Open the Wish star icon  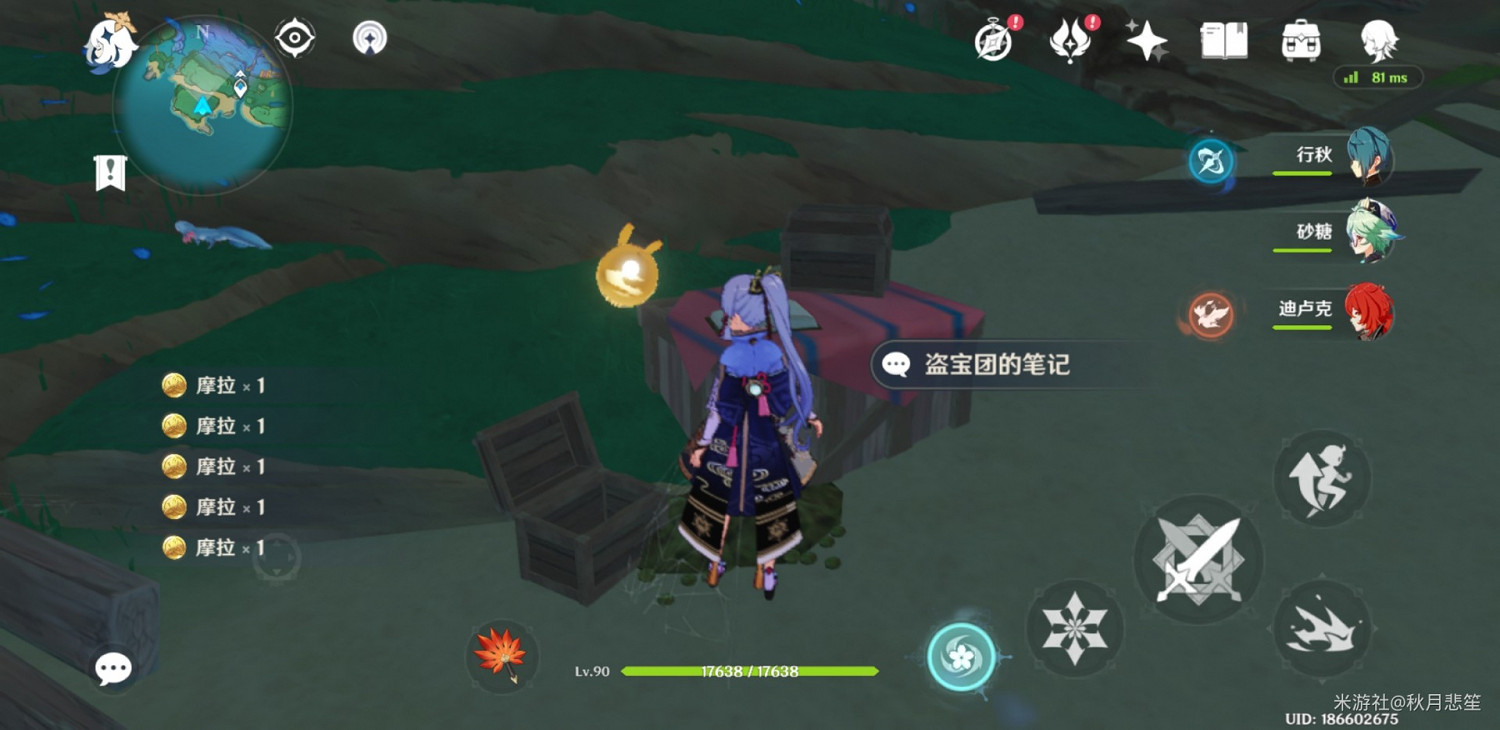click(1145, 40)
